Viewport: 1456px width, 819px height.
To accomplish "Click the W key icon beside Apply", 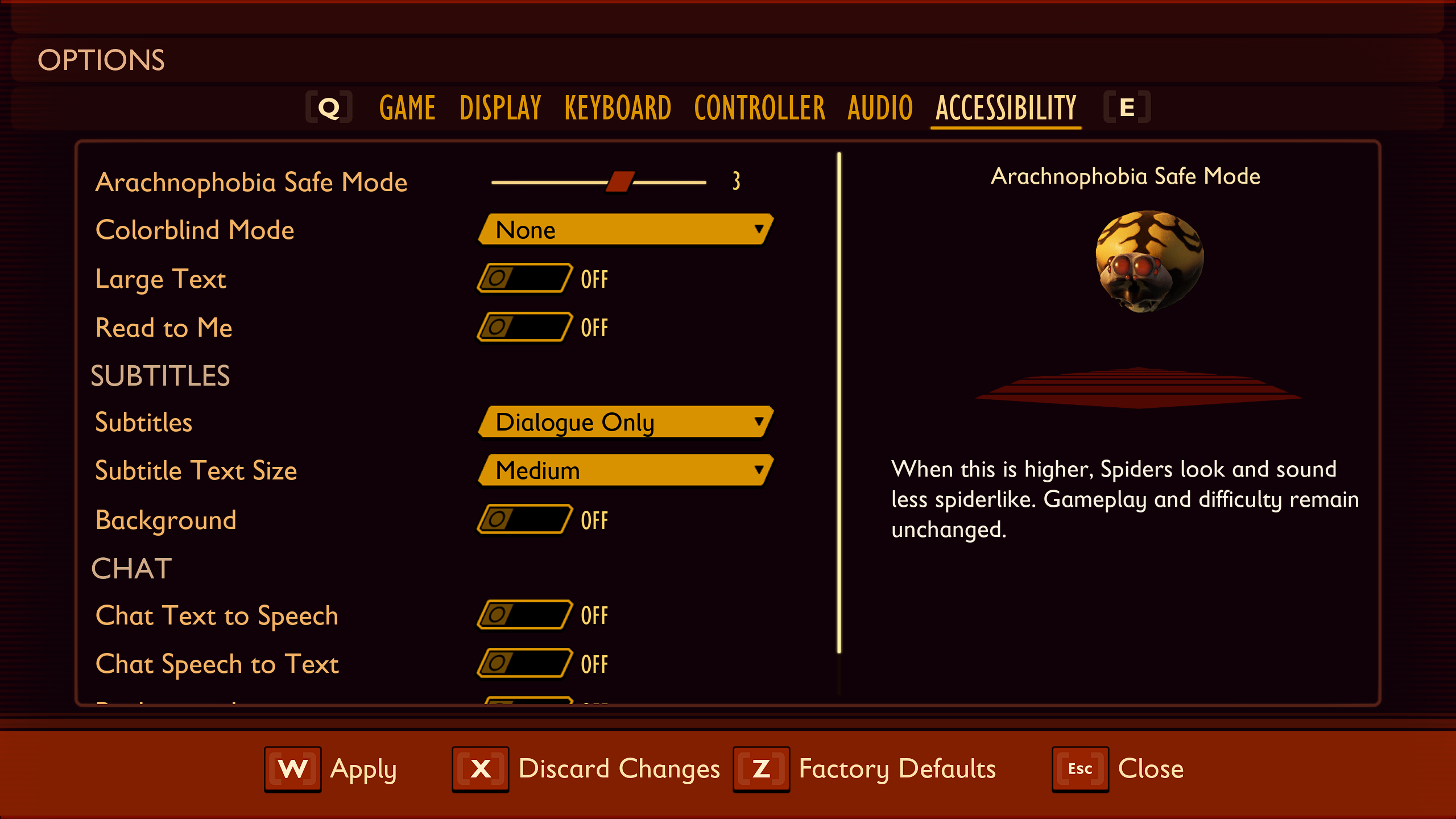I will pyautogui.click(x=292, y=768).
